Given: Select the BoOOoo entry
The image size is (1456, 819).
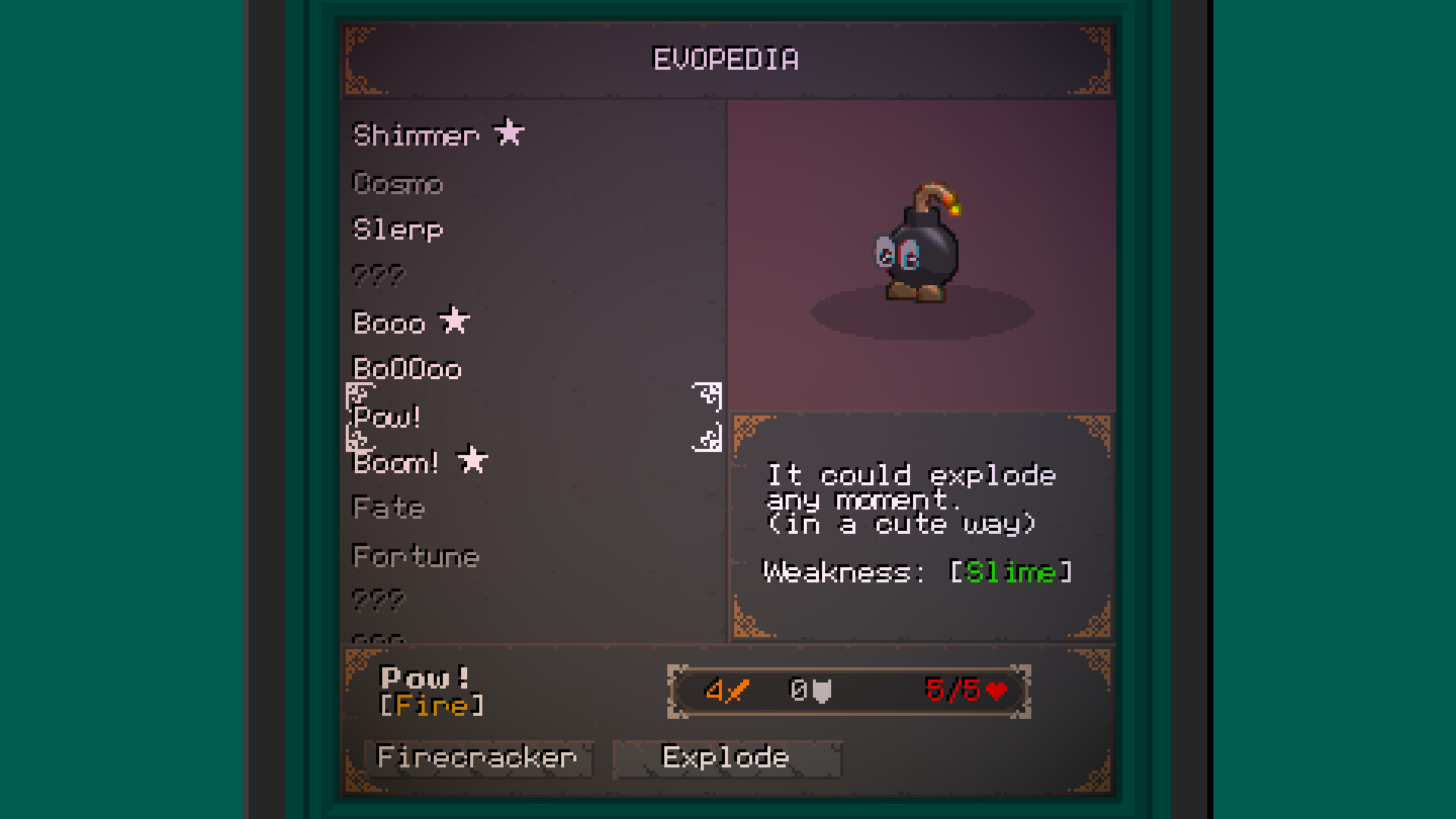Looking at the screenshot, I should (x=407, y=369).
